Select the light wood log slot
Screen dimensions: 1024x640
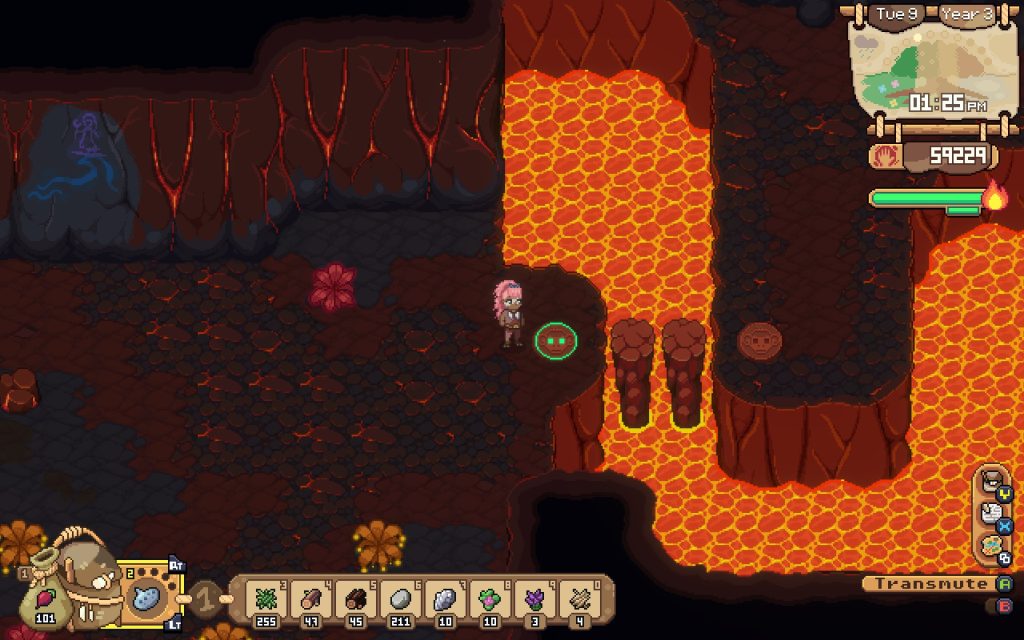[309, 599]
